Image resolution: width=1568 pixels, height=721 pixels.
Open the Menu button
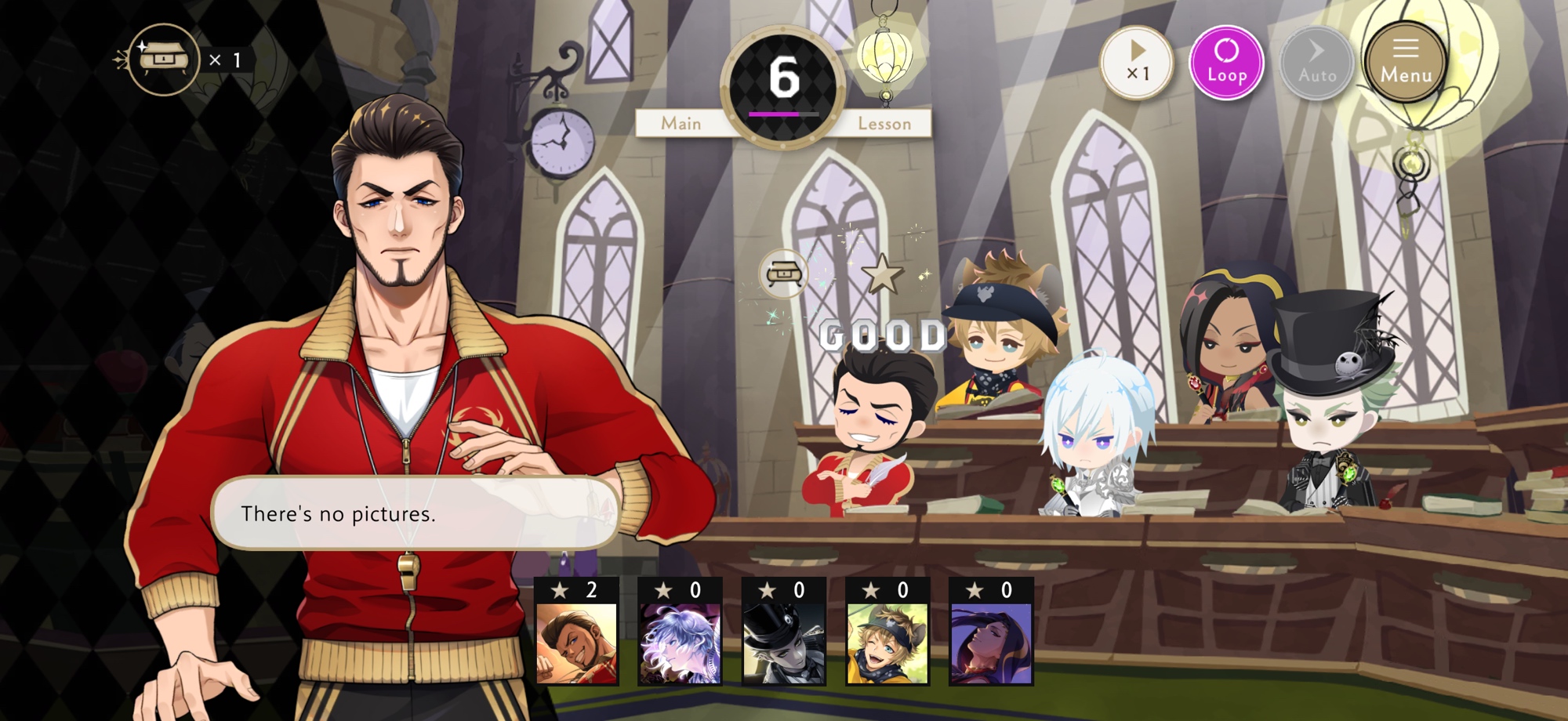click(1406, 63)
